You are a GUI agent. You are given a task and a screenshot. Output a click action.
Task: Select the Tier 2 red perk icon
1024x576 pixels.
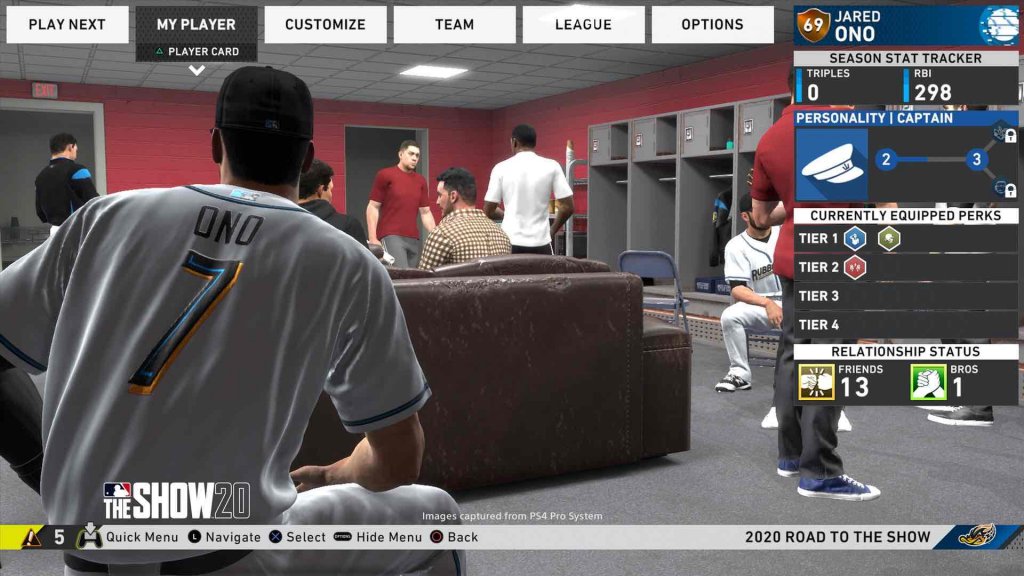point(855,267)
